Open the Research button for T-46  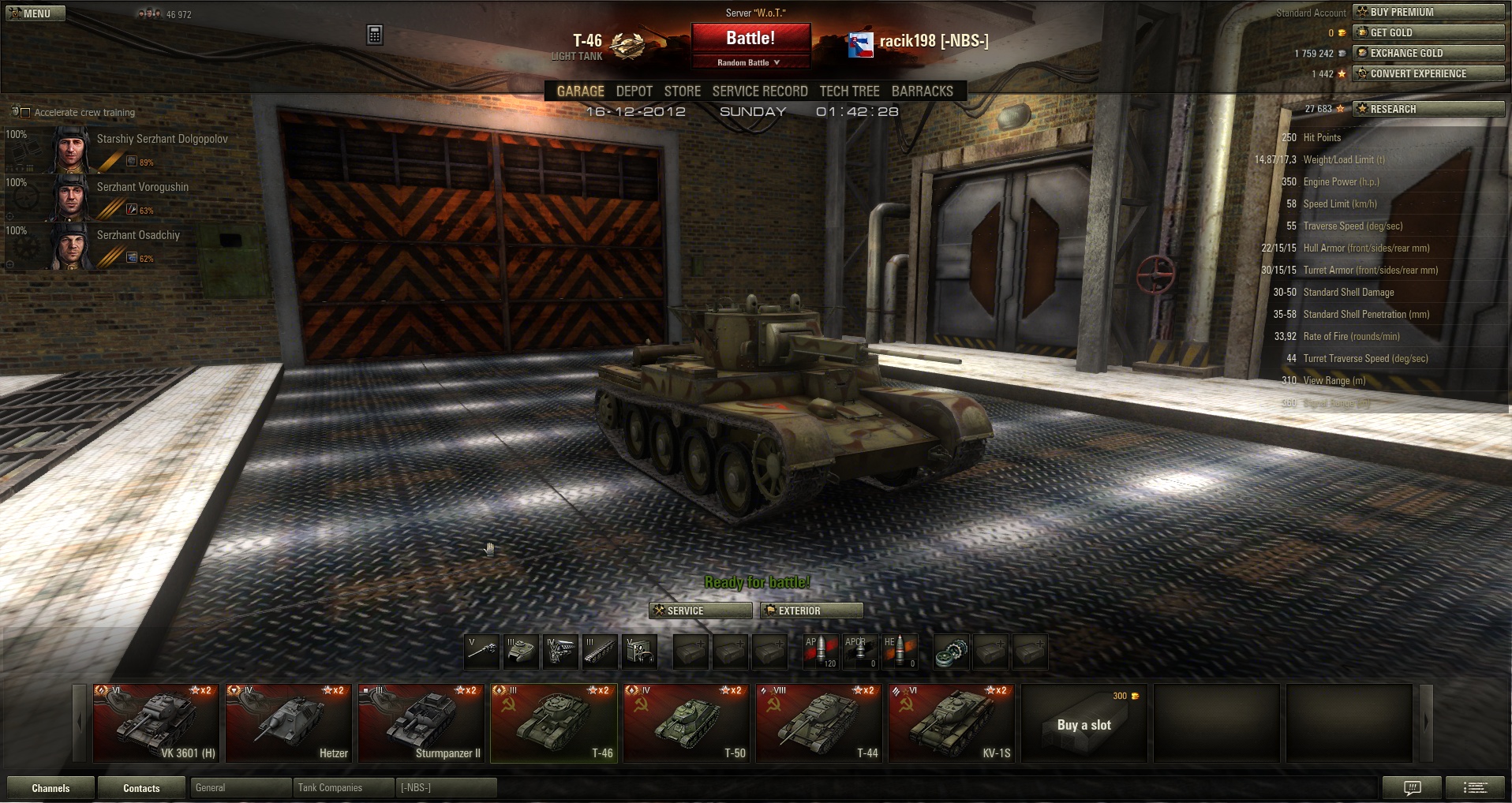coord(1428,109)
